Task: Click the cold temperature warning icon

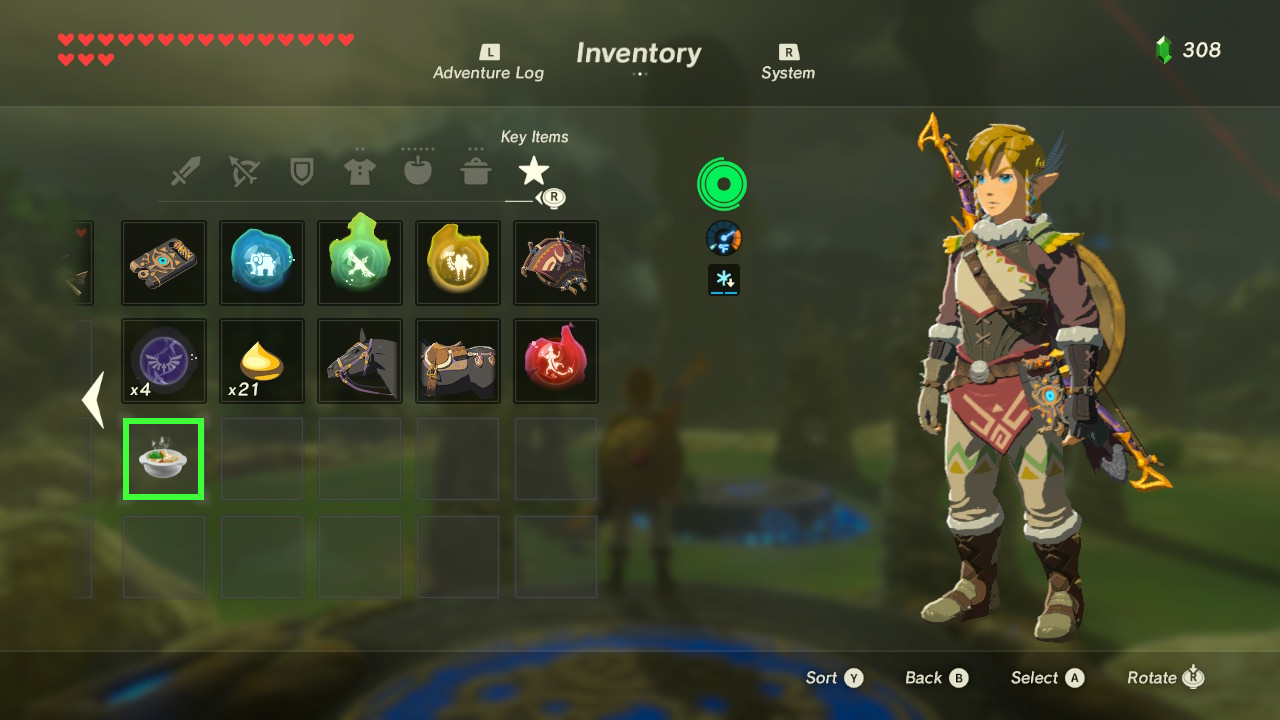Action: point(722,281)
